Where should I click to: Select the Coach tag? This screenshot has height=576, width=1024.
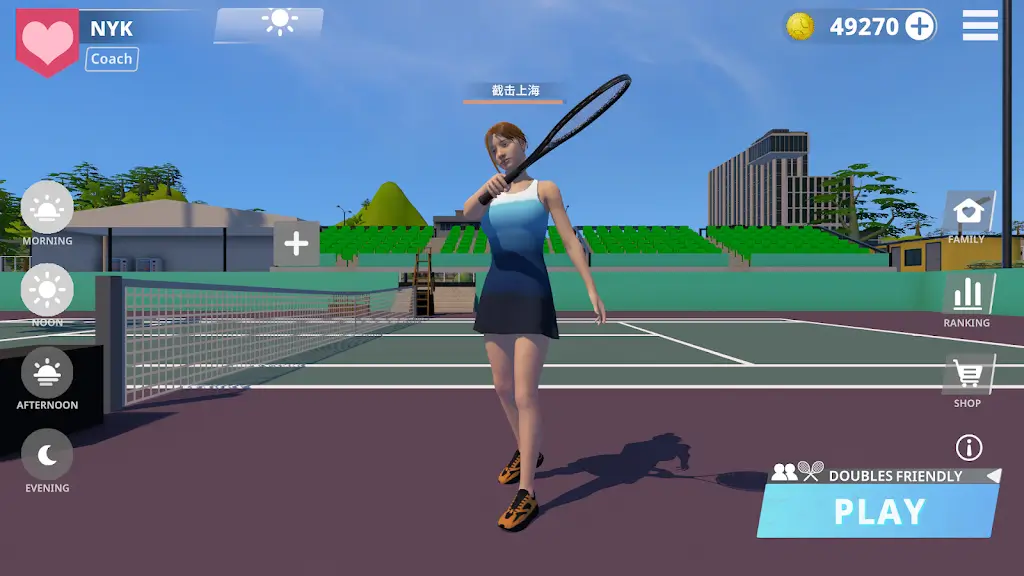pyautogui.click(x=111, y=59)
